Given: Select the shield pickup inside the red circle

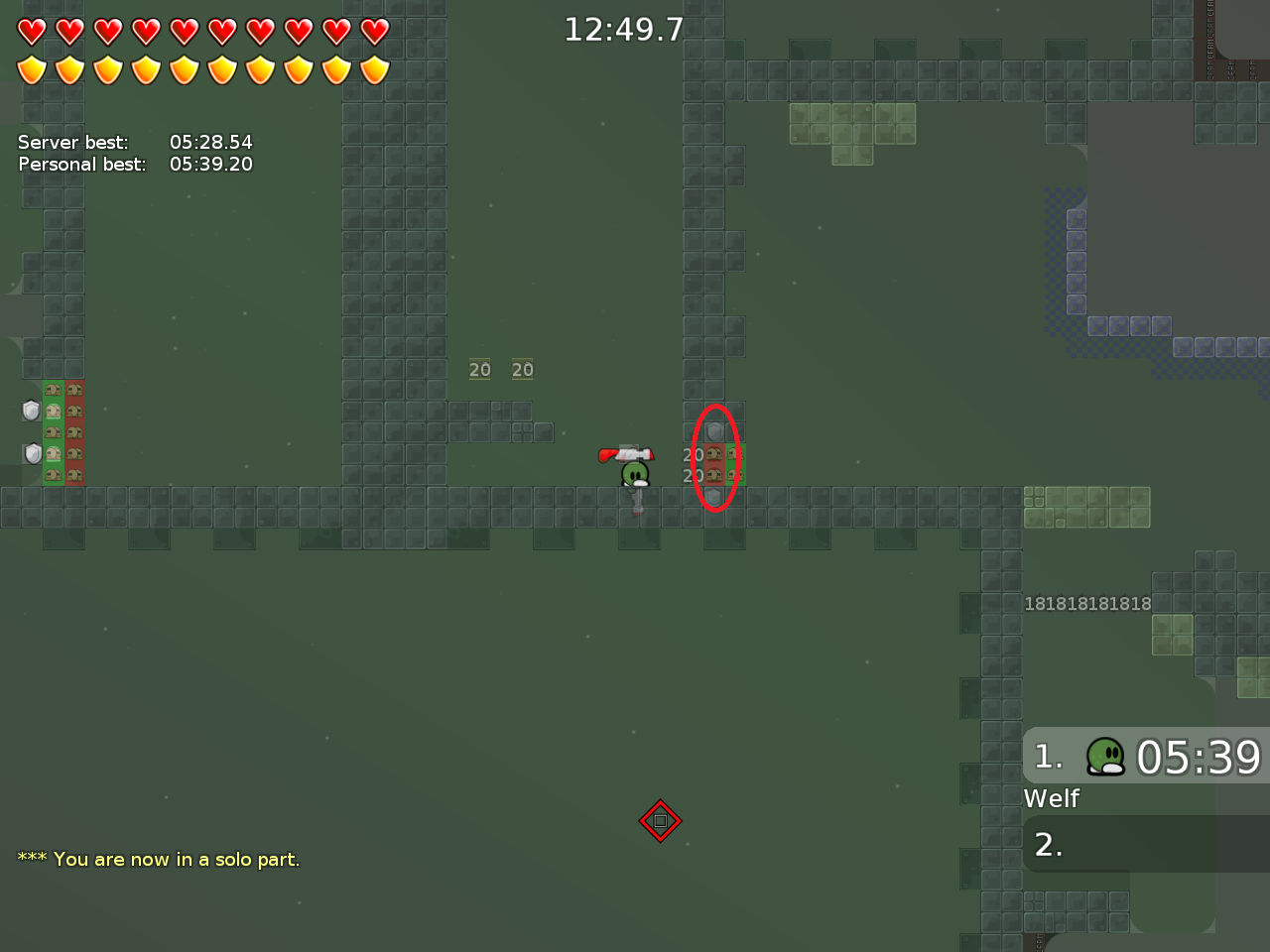Looking at the screenshot, I should [714, 430].
